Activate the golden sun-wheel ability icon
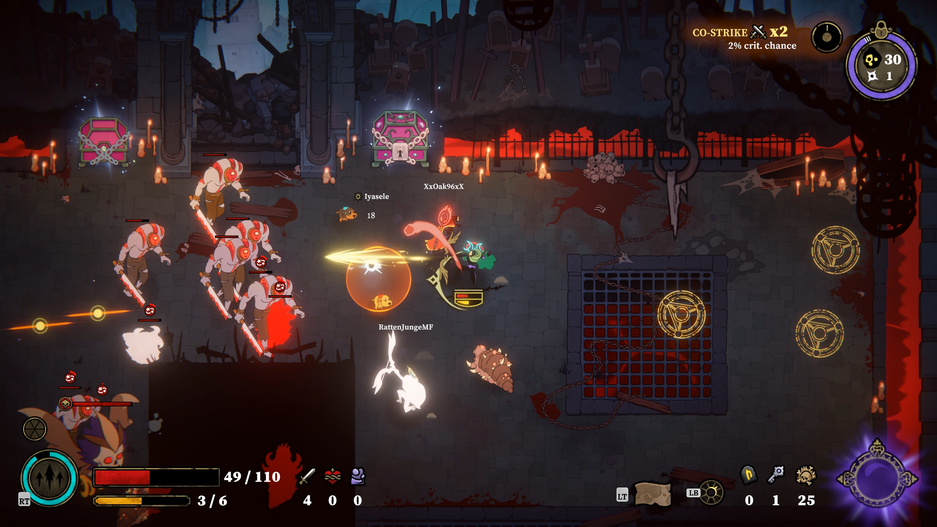Screen dimensions: 937x527 click(711, 492)
